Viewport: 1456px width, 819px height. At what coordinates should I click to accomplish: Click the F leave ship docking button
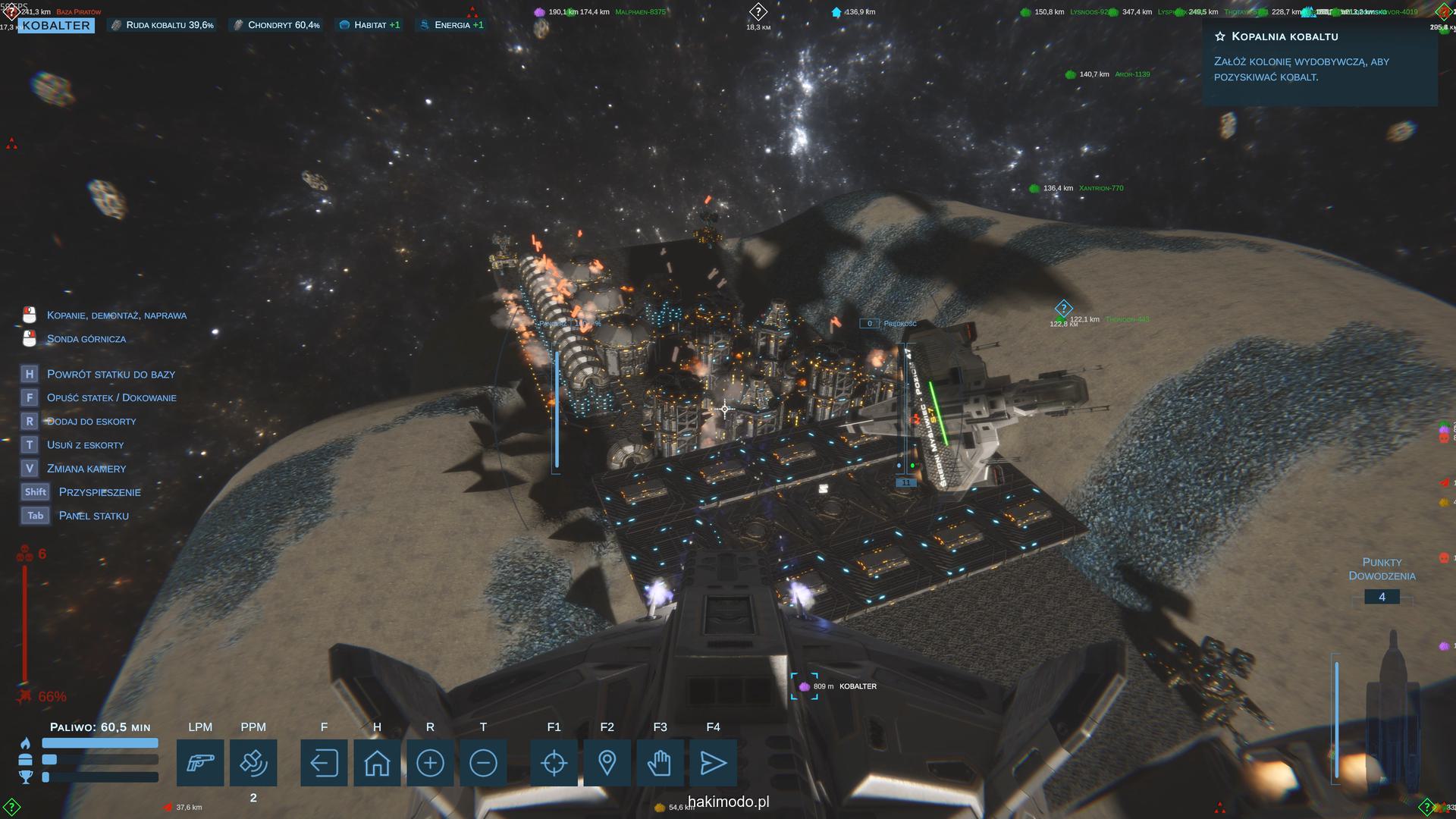point(324,762)
